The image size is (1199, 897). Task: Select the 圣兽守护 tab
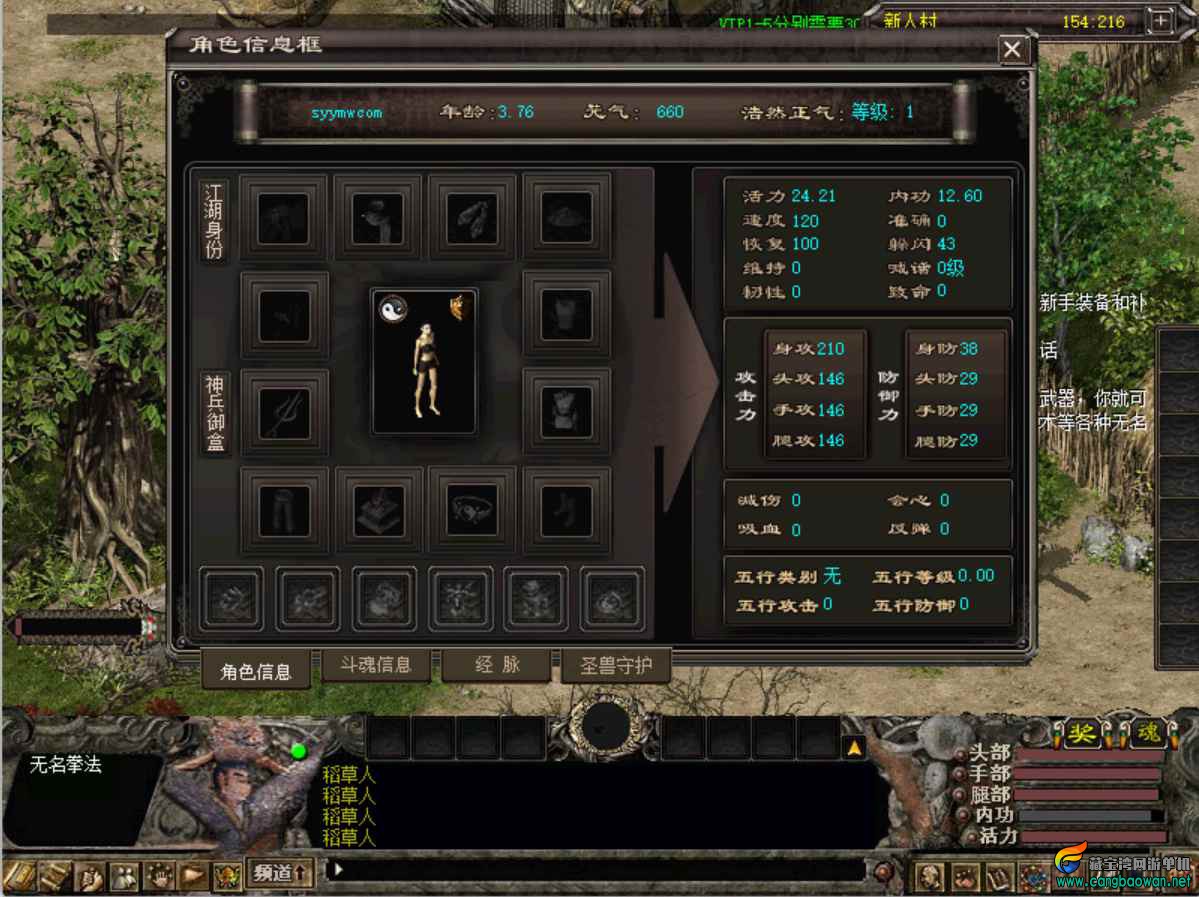616,665
